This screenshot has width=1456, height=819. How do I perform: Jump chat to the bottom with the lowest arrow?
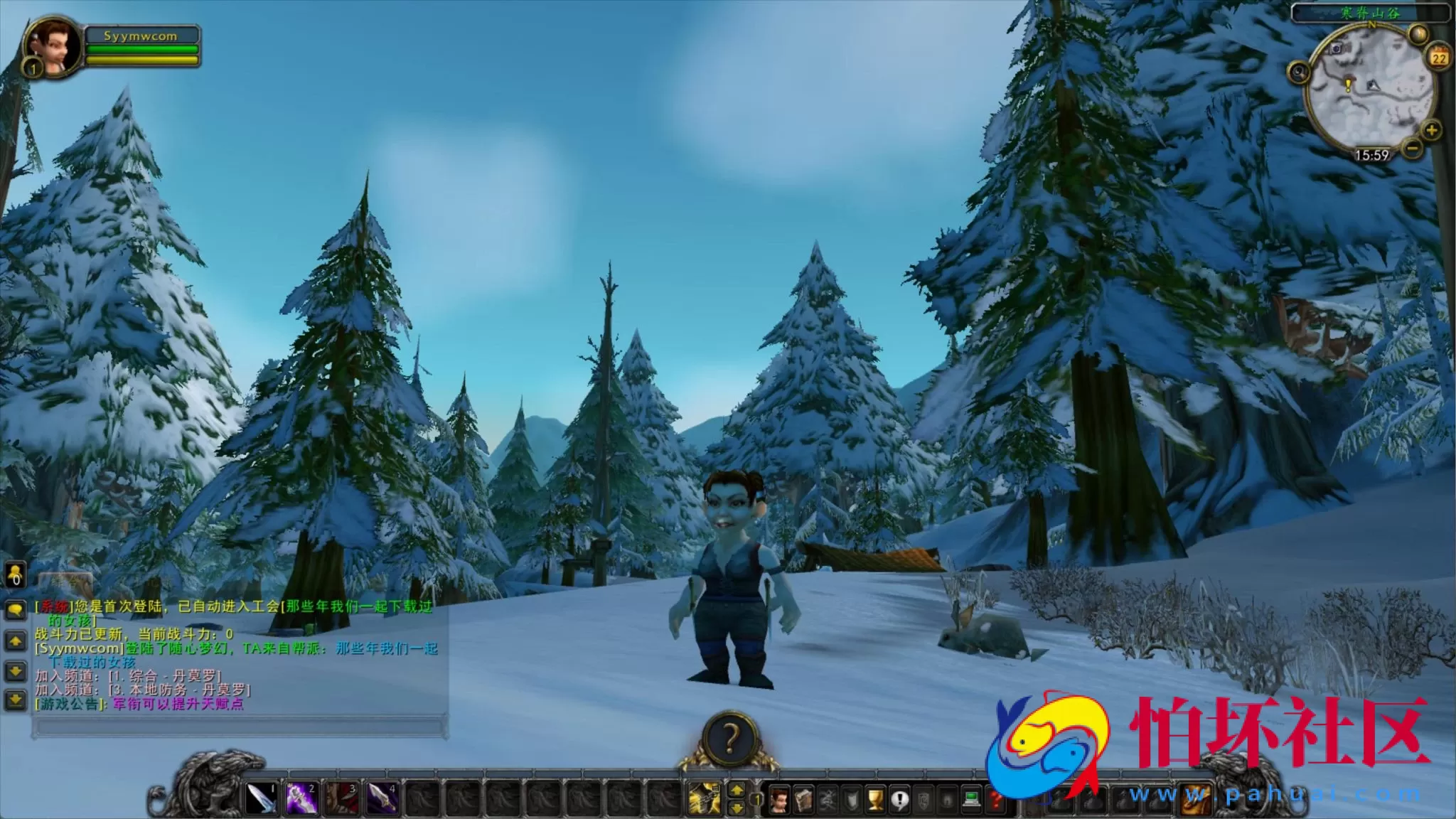coord(15,700)
